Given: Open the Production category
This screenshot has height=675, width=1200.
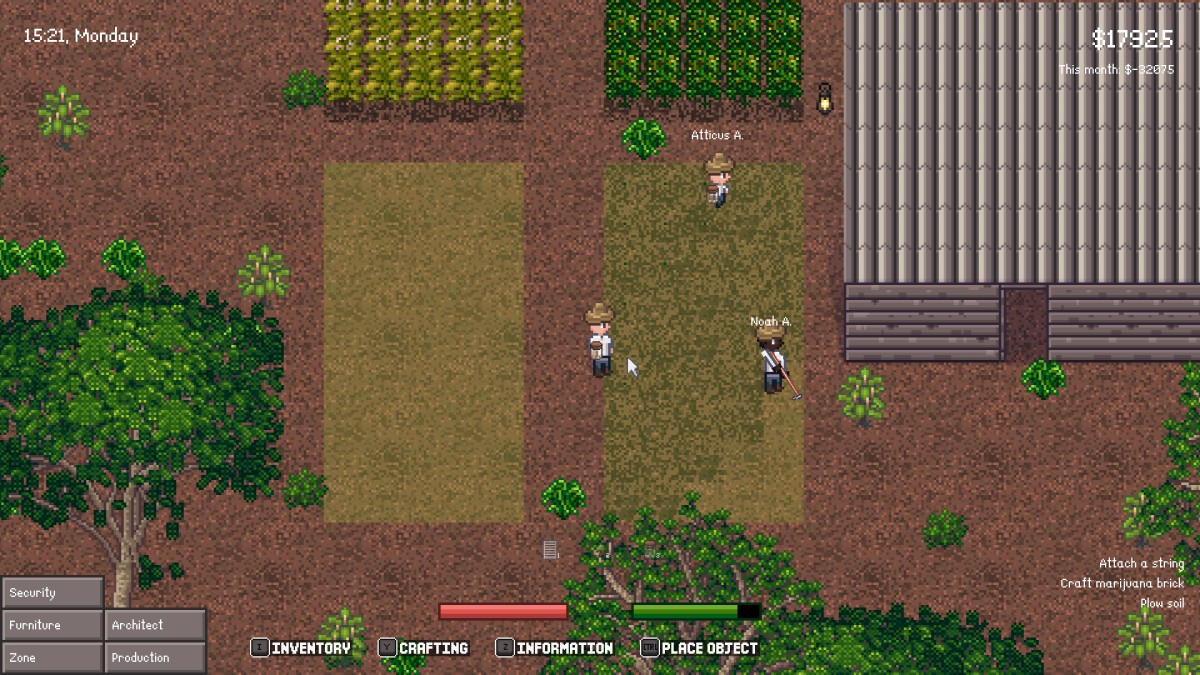Looking at the screenshot, I should (155, 658).
